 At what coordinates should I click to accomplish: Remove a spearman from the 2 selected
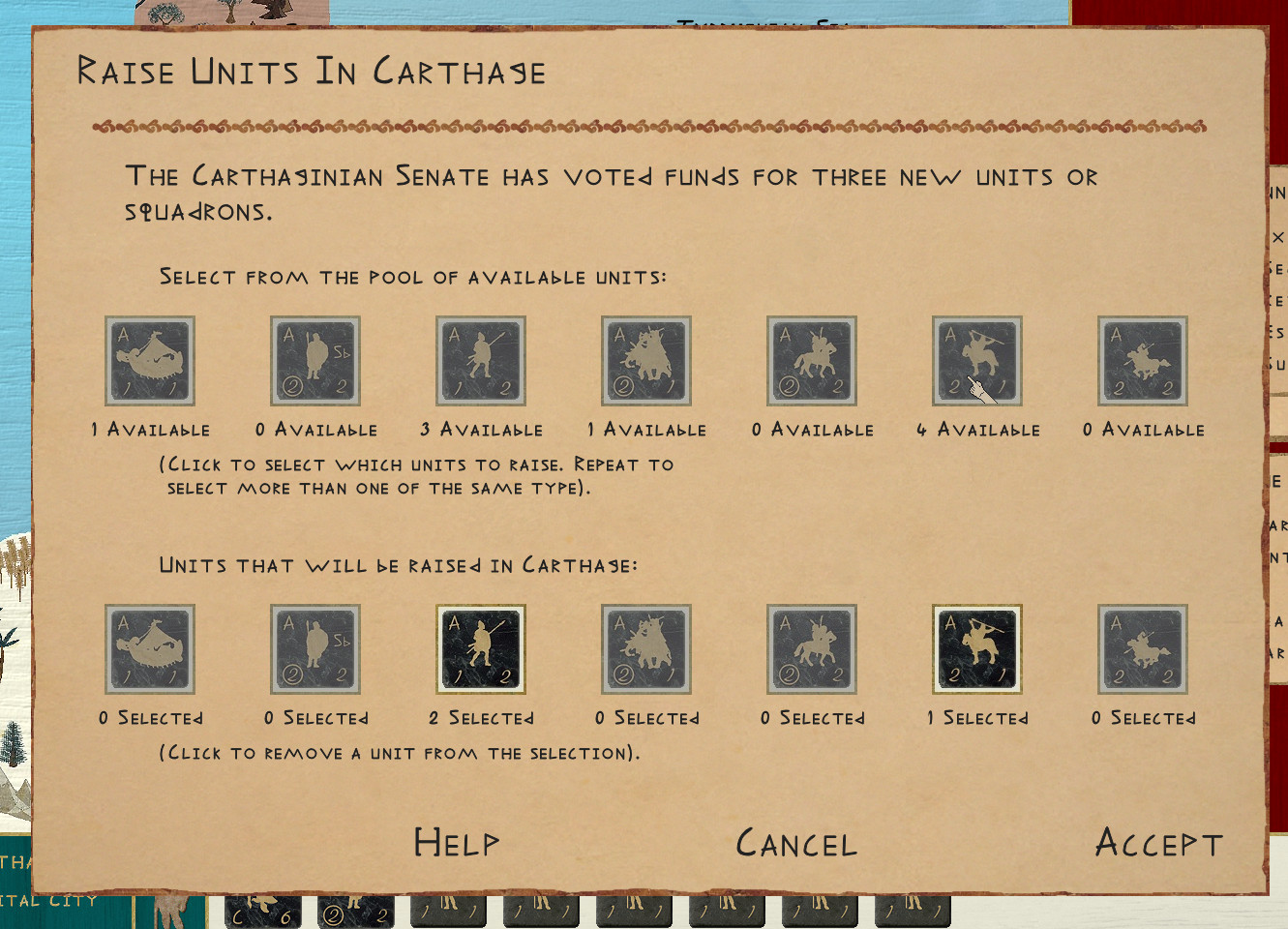tap(481, 649)
